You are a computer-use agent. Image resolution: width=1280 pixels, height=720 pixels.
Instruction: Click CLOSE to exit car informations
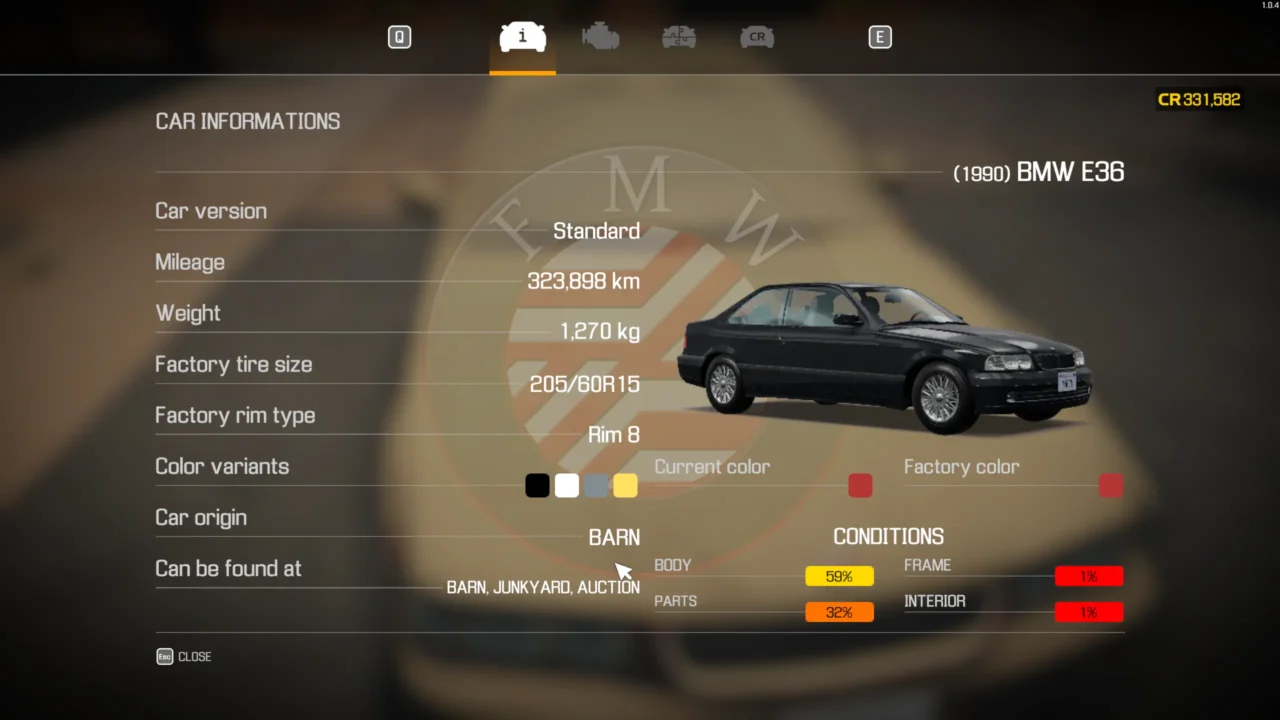194,656
